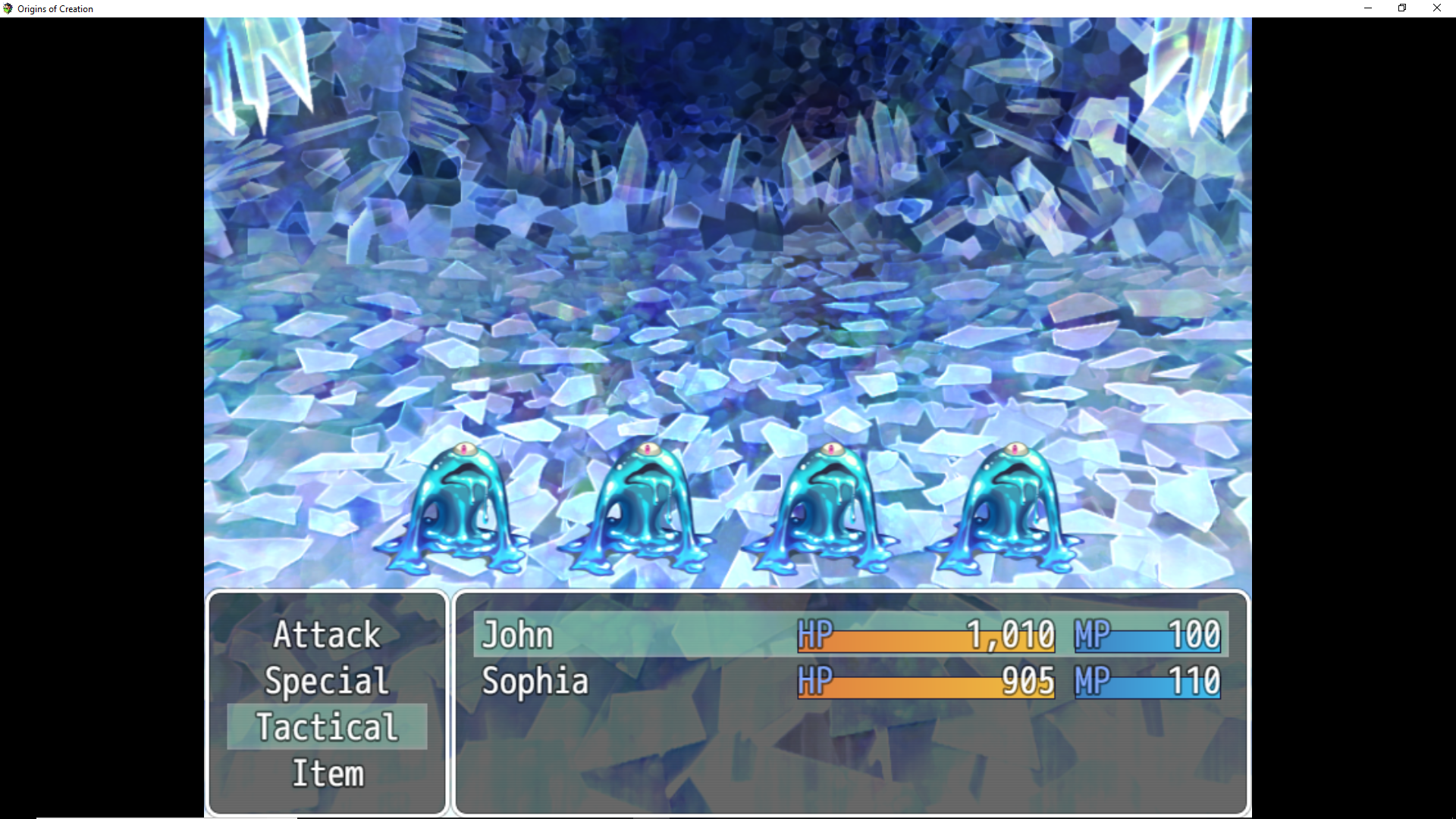Screen dimensions: 1456x819
Task: Select Sophia's party status row
Action: click(850, 681)
